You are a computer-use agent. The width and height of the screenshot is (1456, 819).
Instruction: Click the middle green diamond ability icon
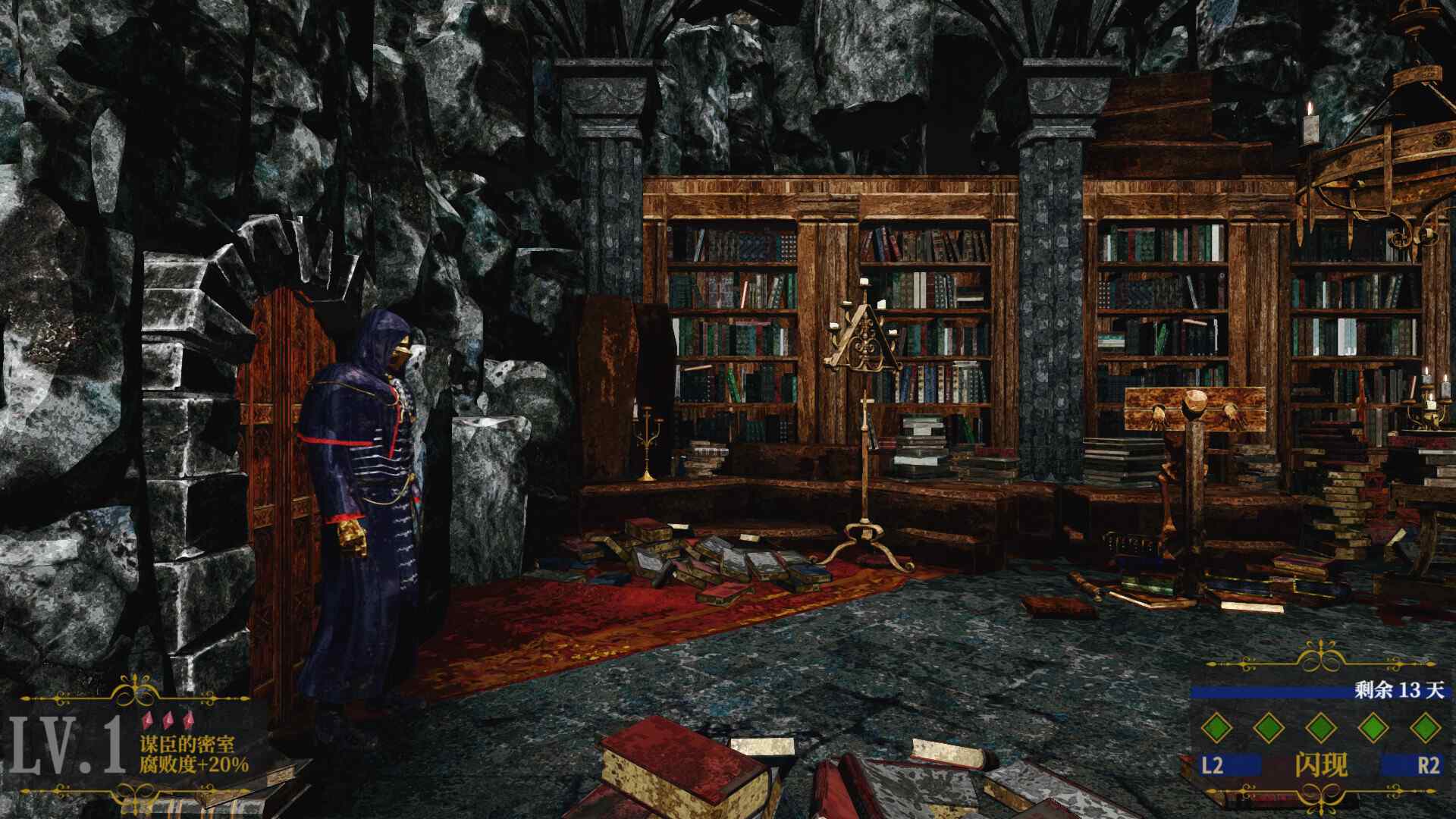[1322, 729]
